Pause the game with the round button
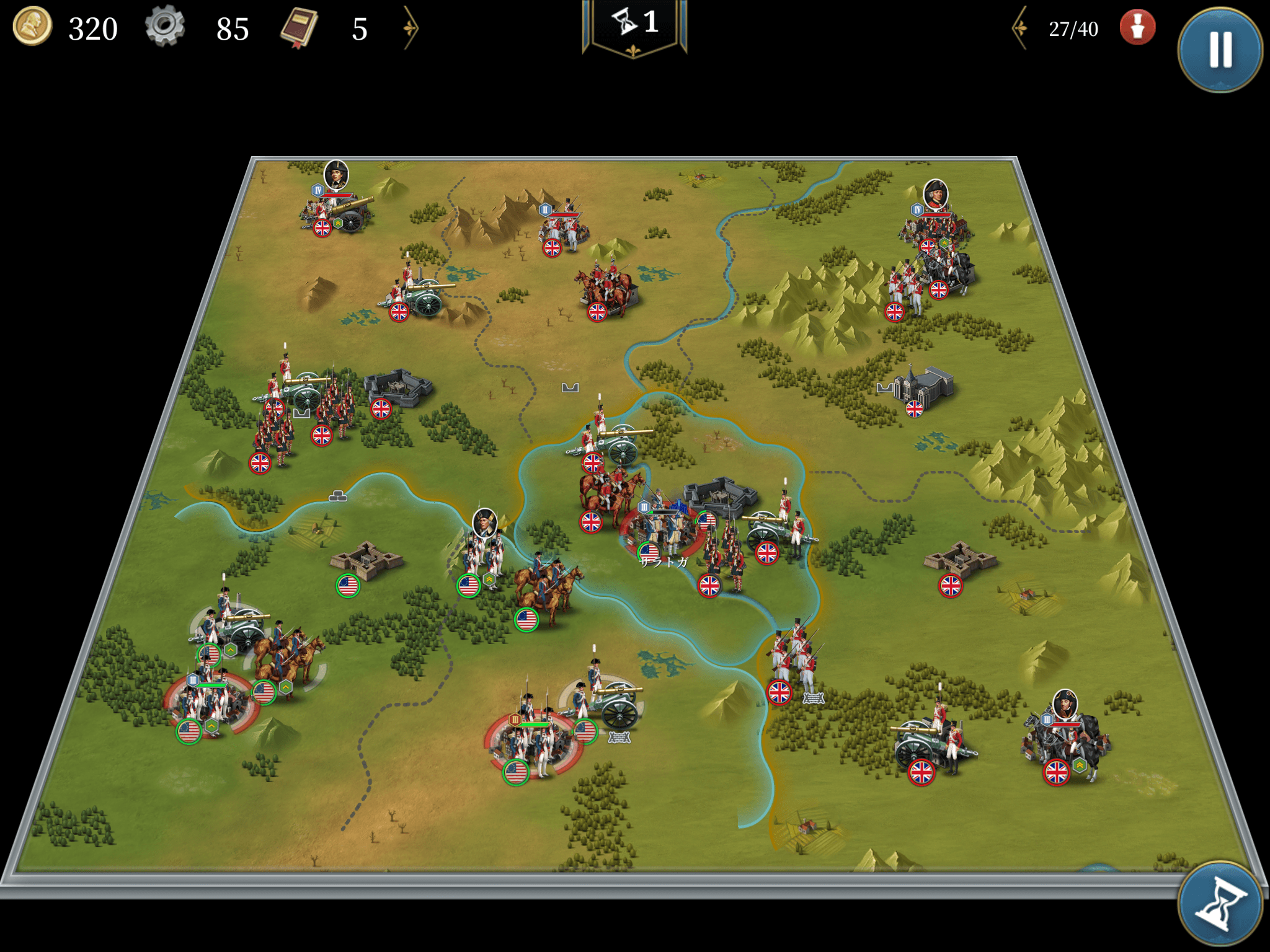The image size is (1270, 952). click(1219, 50)
